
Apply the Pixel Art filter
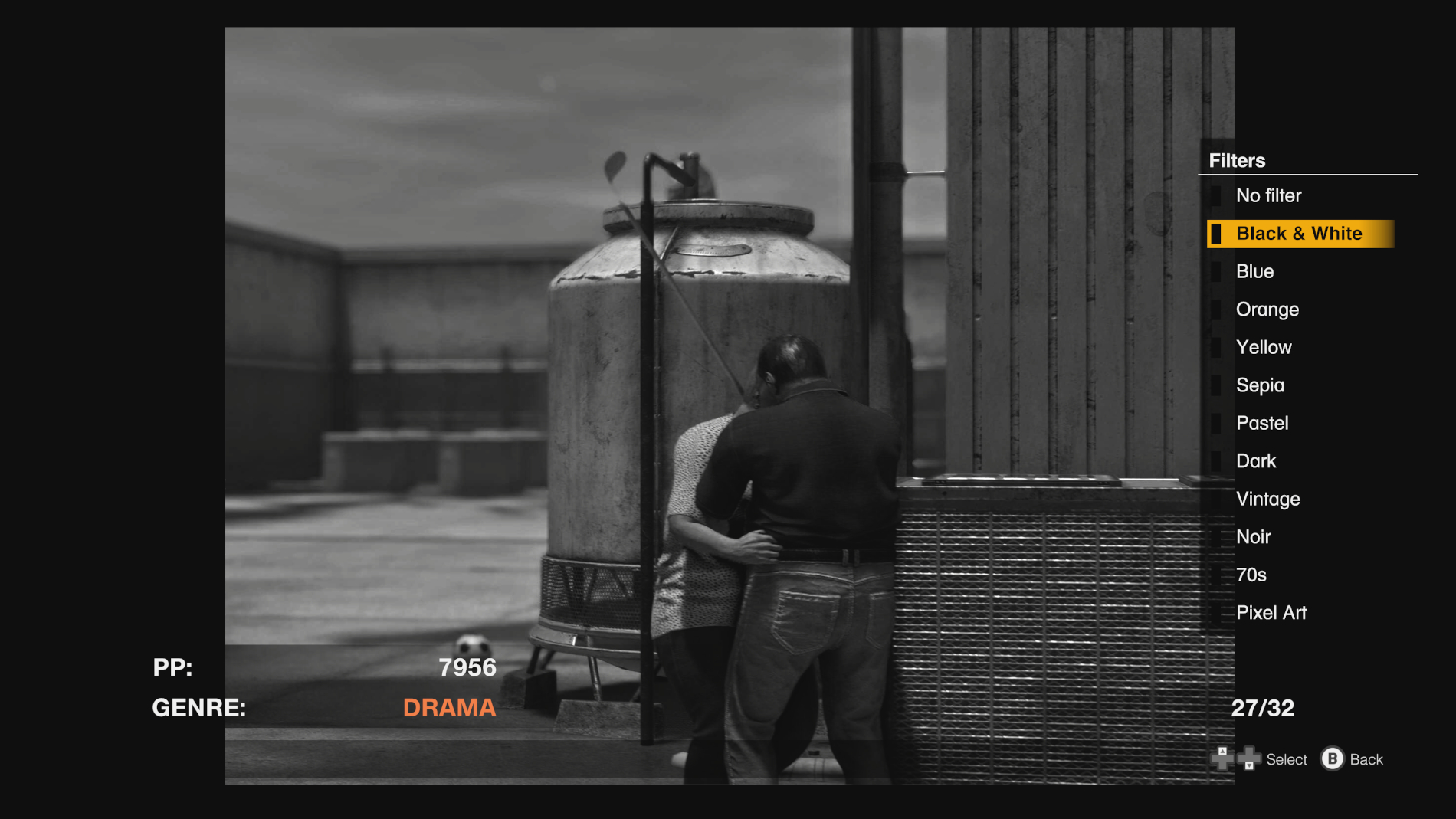[1271, 612]
